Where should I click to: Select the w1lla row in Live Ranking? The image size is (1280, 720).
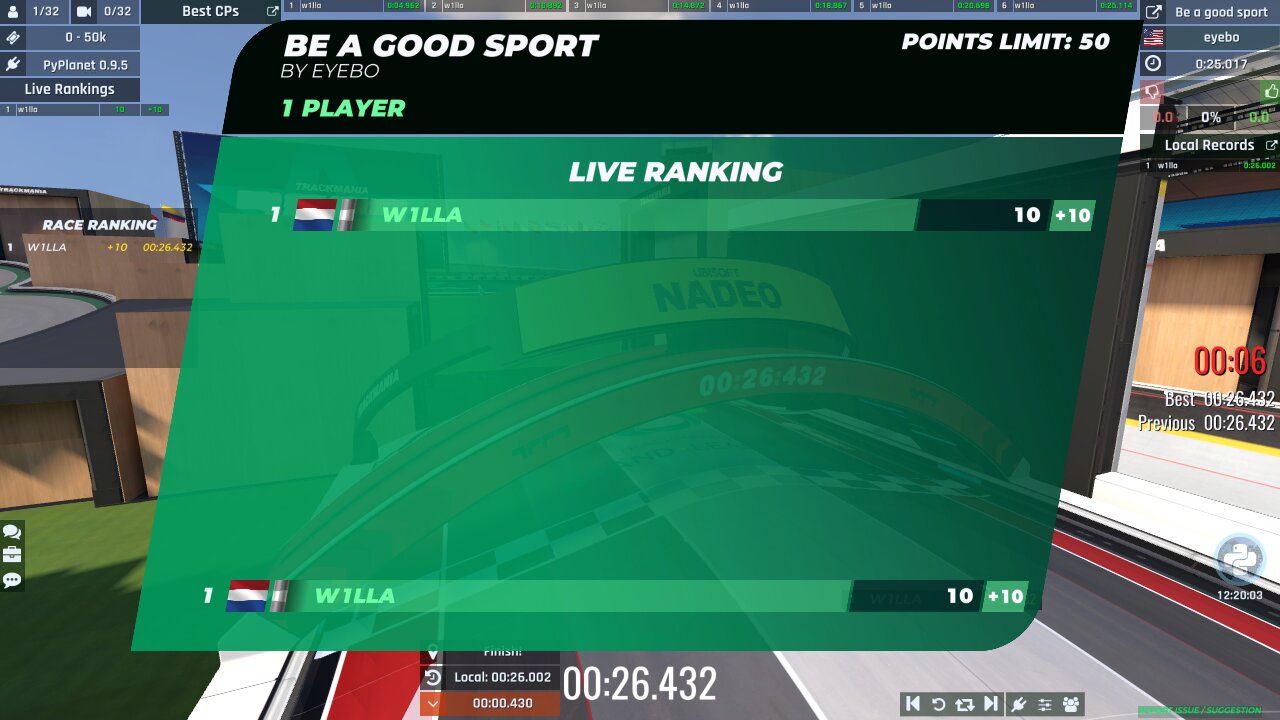pyautogui.click(x=600, y=214)
